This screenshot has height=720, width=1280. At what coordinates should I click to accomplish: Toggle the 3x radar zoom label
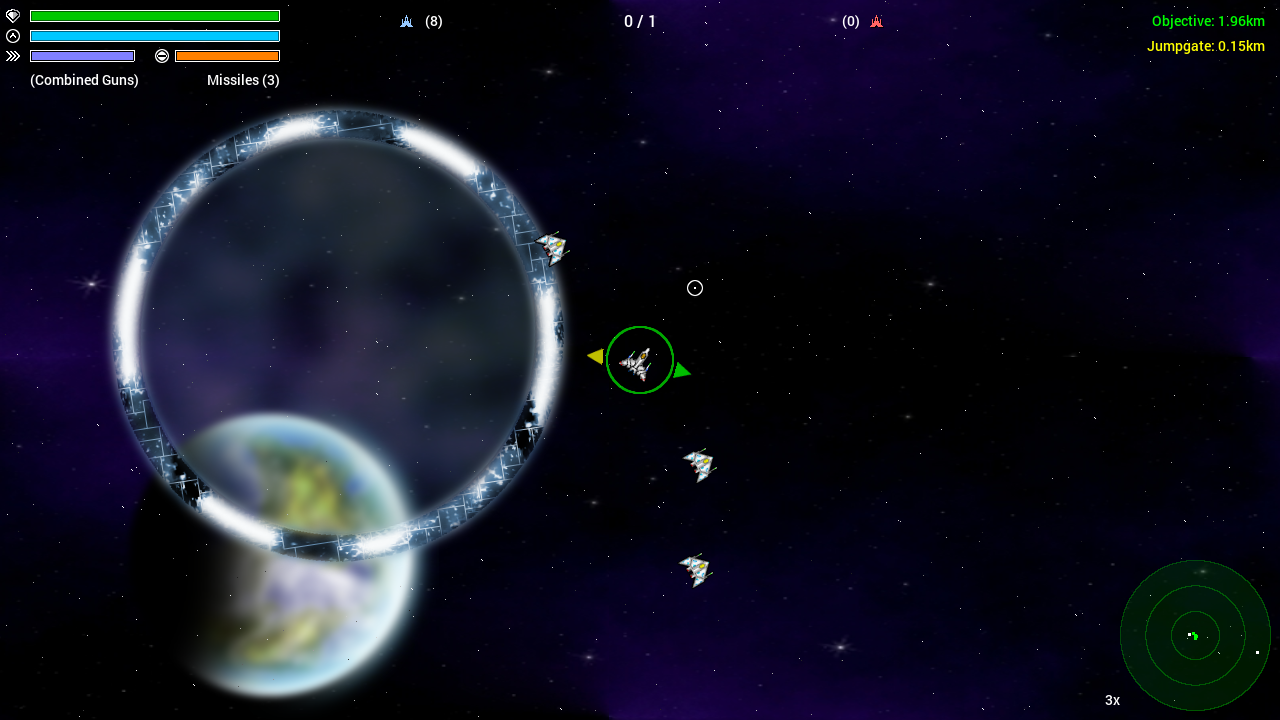pos(1112,700)
